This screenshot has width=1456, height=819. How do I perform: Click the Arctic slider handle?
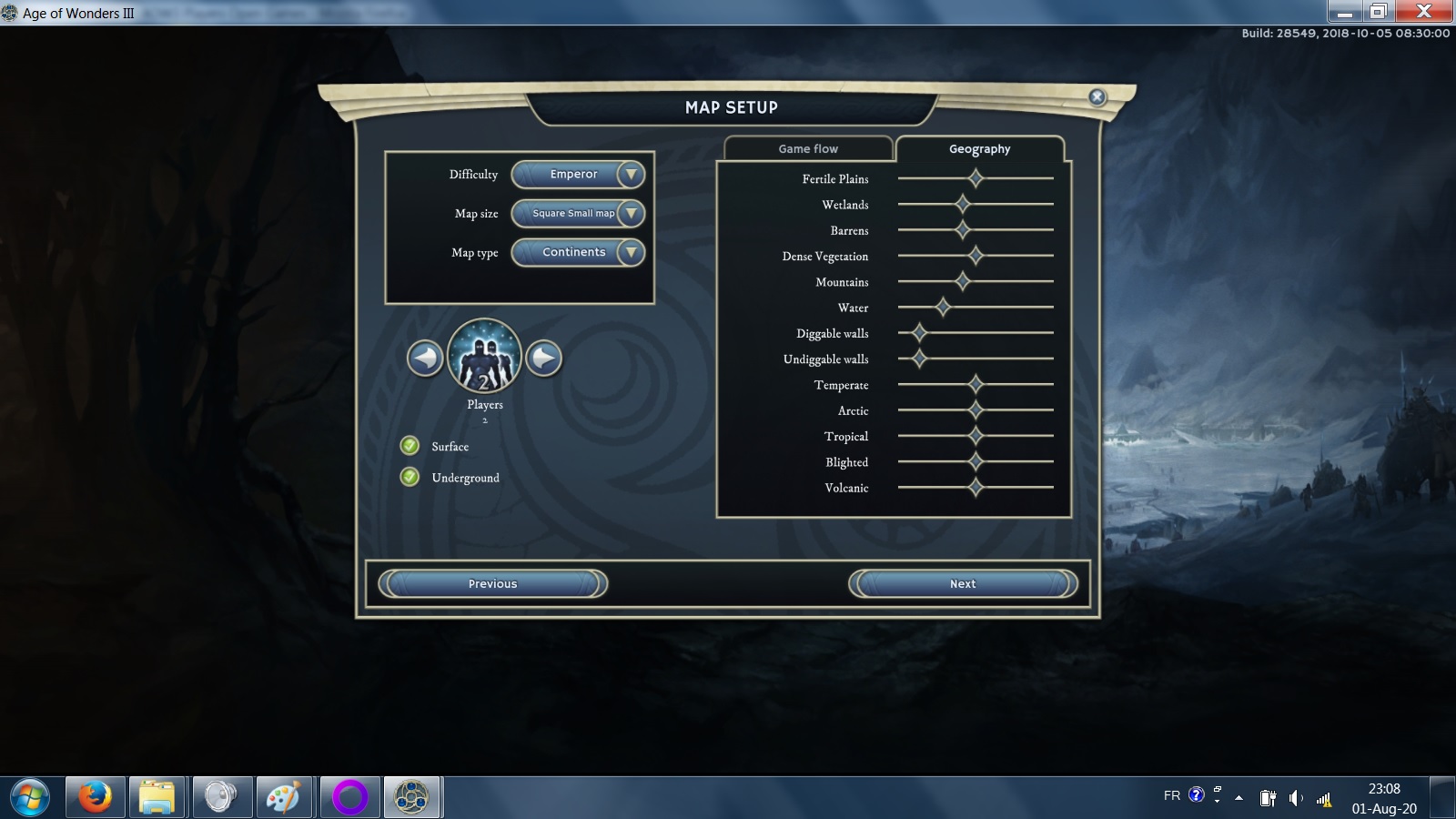[976, 410]
